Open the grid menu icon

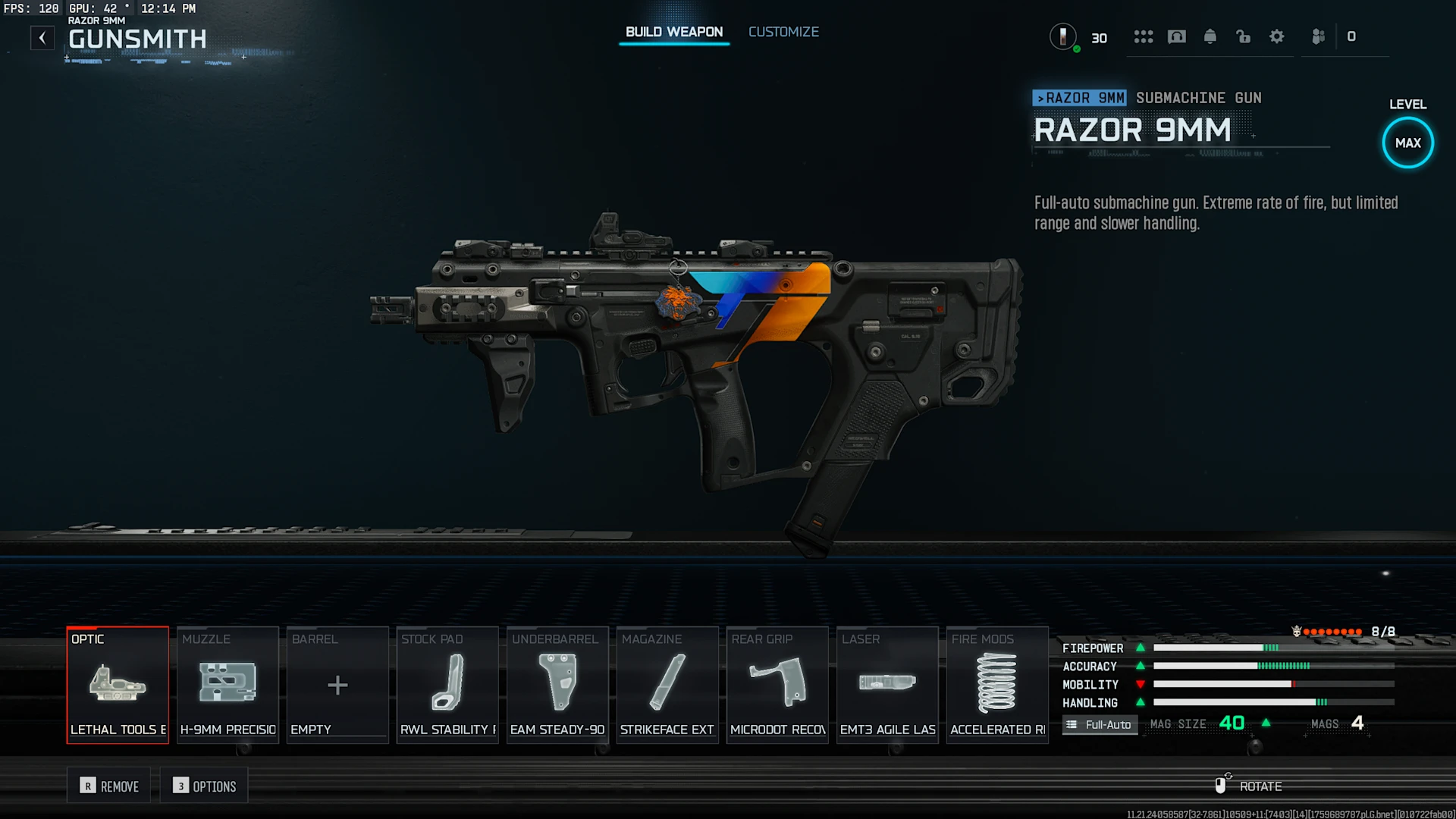point(1144,36)
